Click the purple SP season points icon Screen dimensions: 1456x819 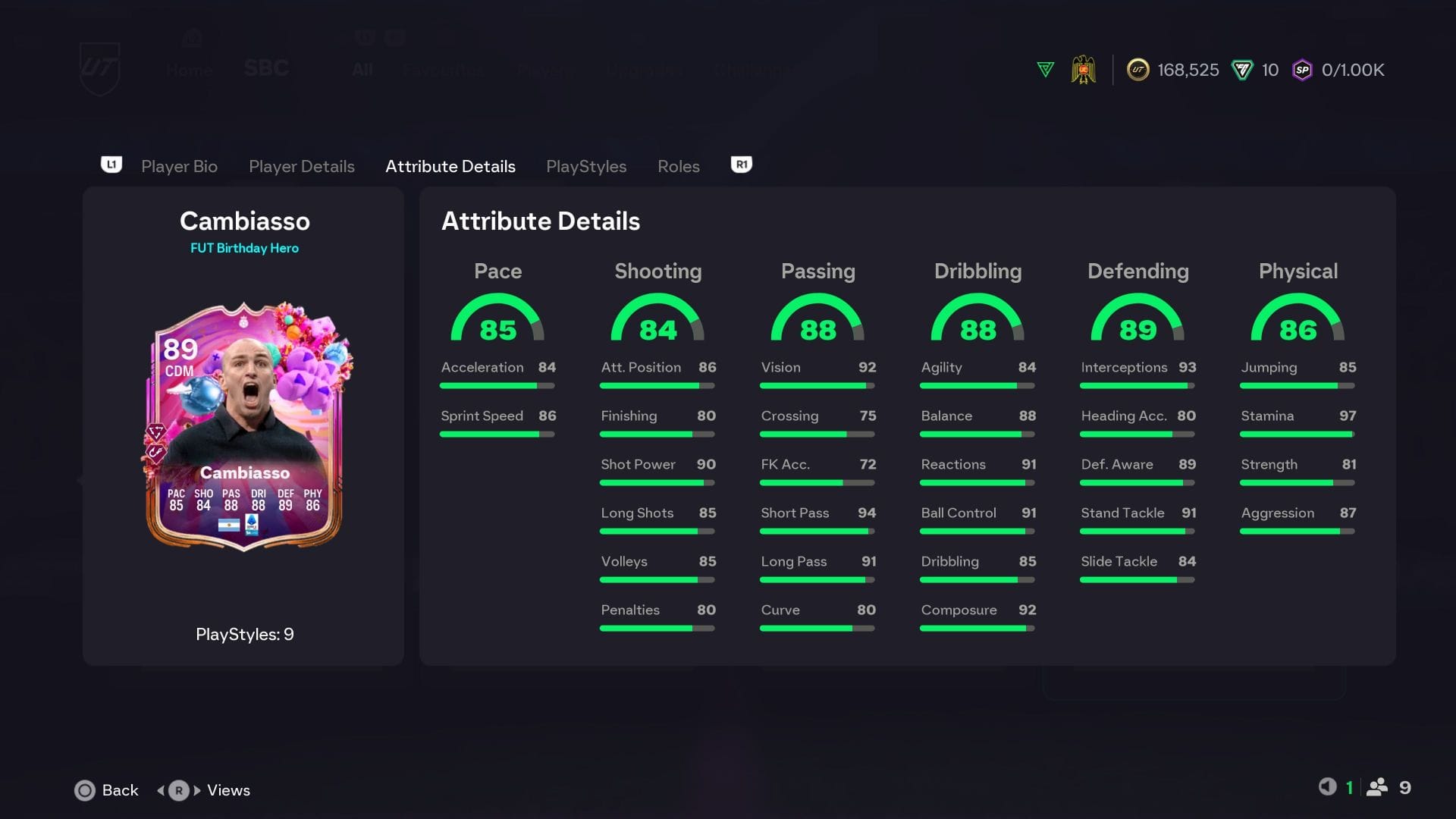point(1301,70)
